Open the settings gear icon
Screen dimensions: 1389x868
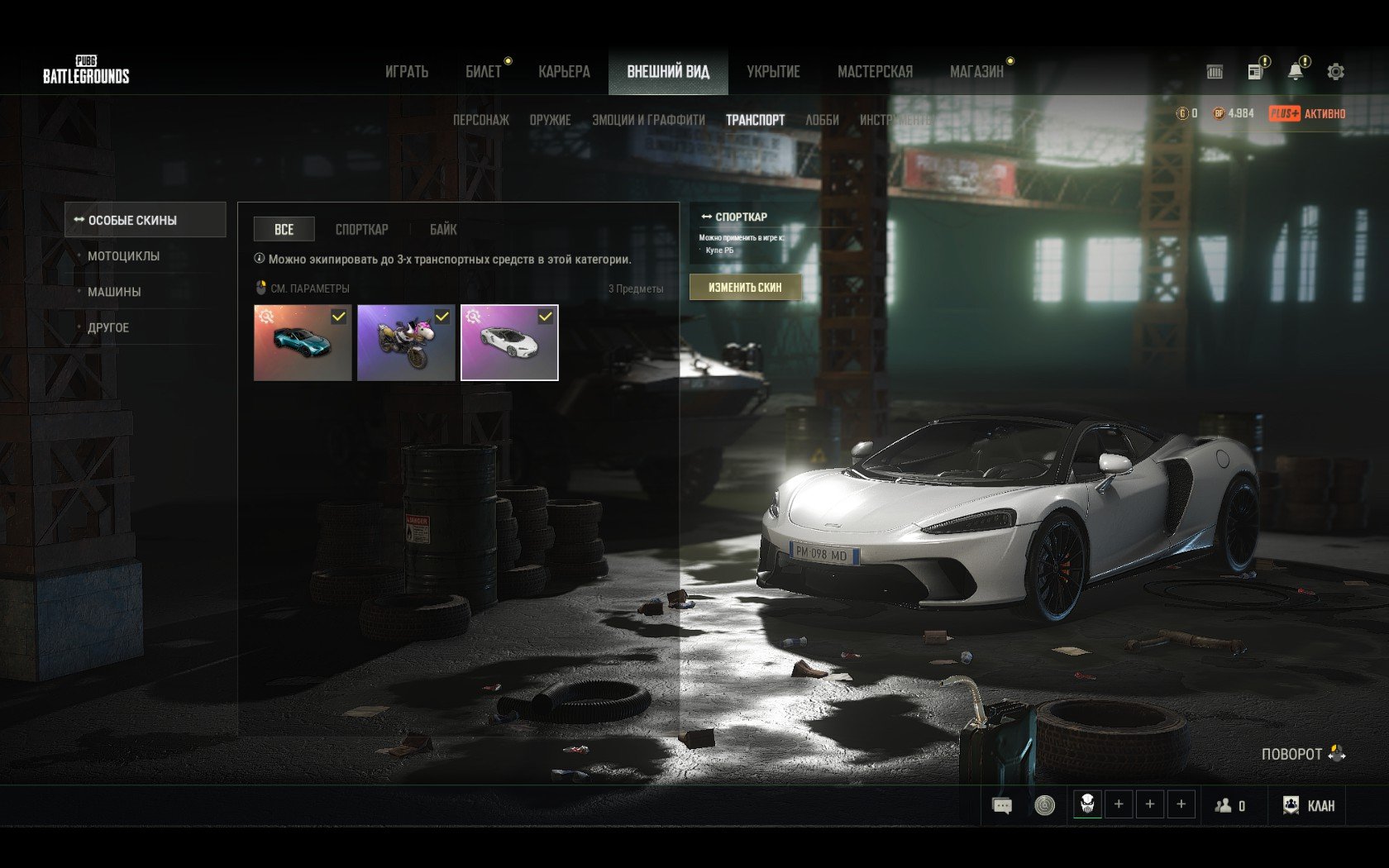pyautogui.click(x=1335, y=72)
